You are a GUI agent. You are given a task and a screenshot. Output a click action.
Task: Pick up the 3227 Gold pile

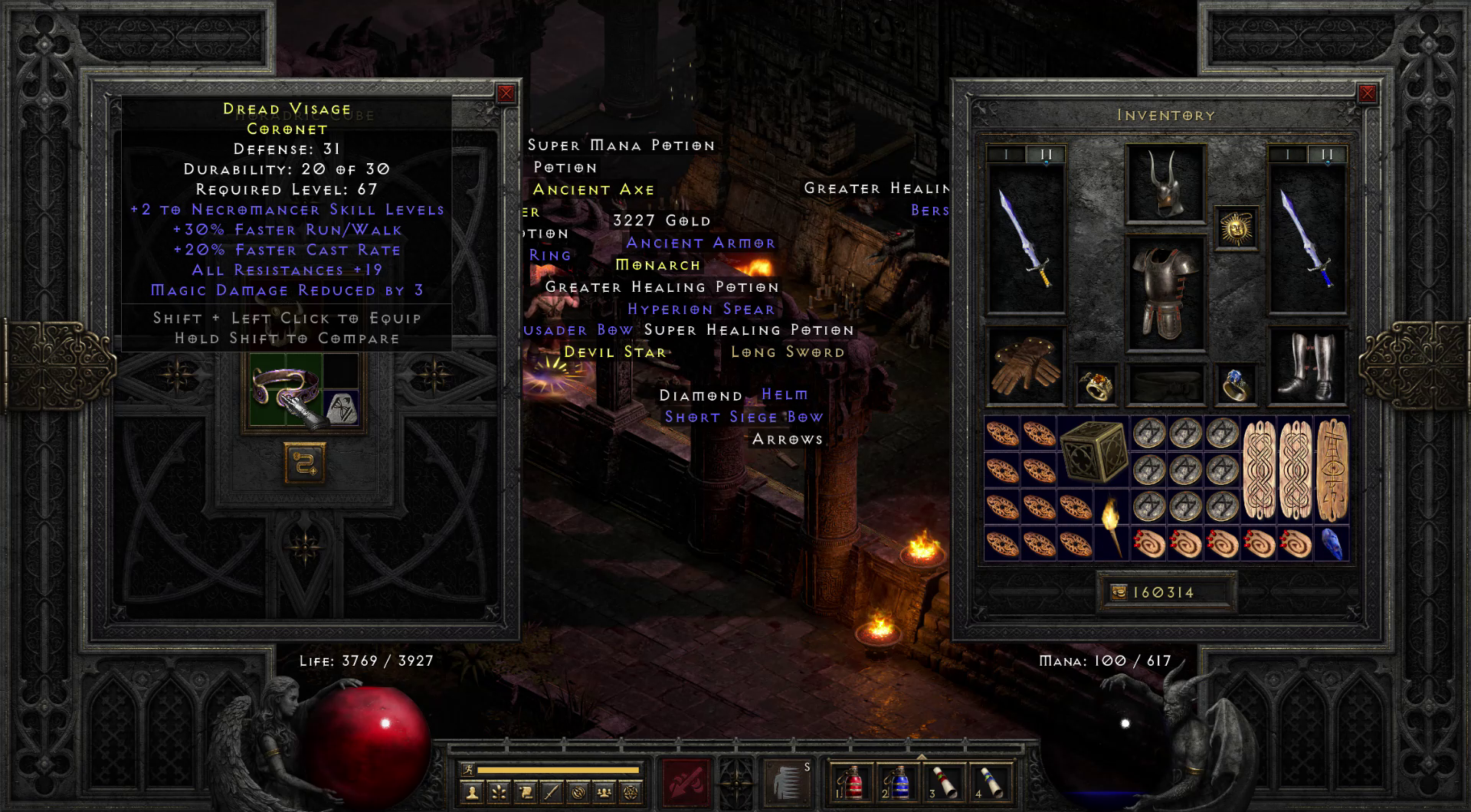[660, 220]
